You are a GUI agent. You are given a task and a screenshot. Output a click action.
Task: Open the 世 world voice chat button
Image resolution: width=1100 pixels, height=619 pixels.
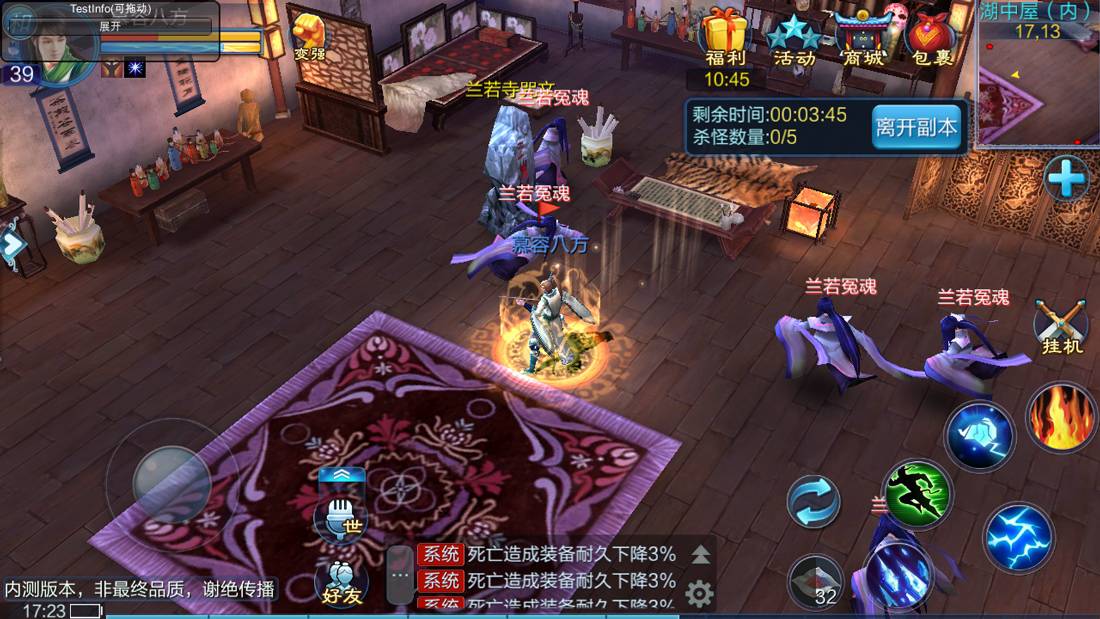[340, 518]
